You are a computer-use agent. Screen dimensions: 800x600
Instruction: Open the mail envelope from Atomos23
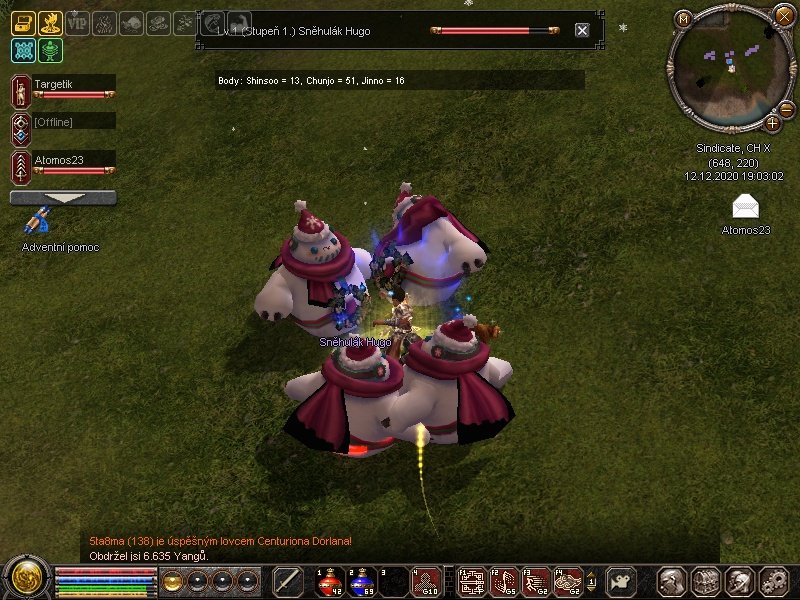[x=745, y=207]
